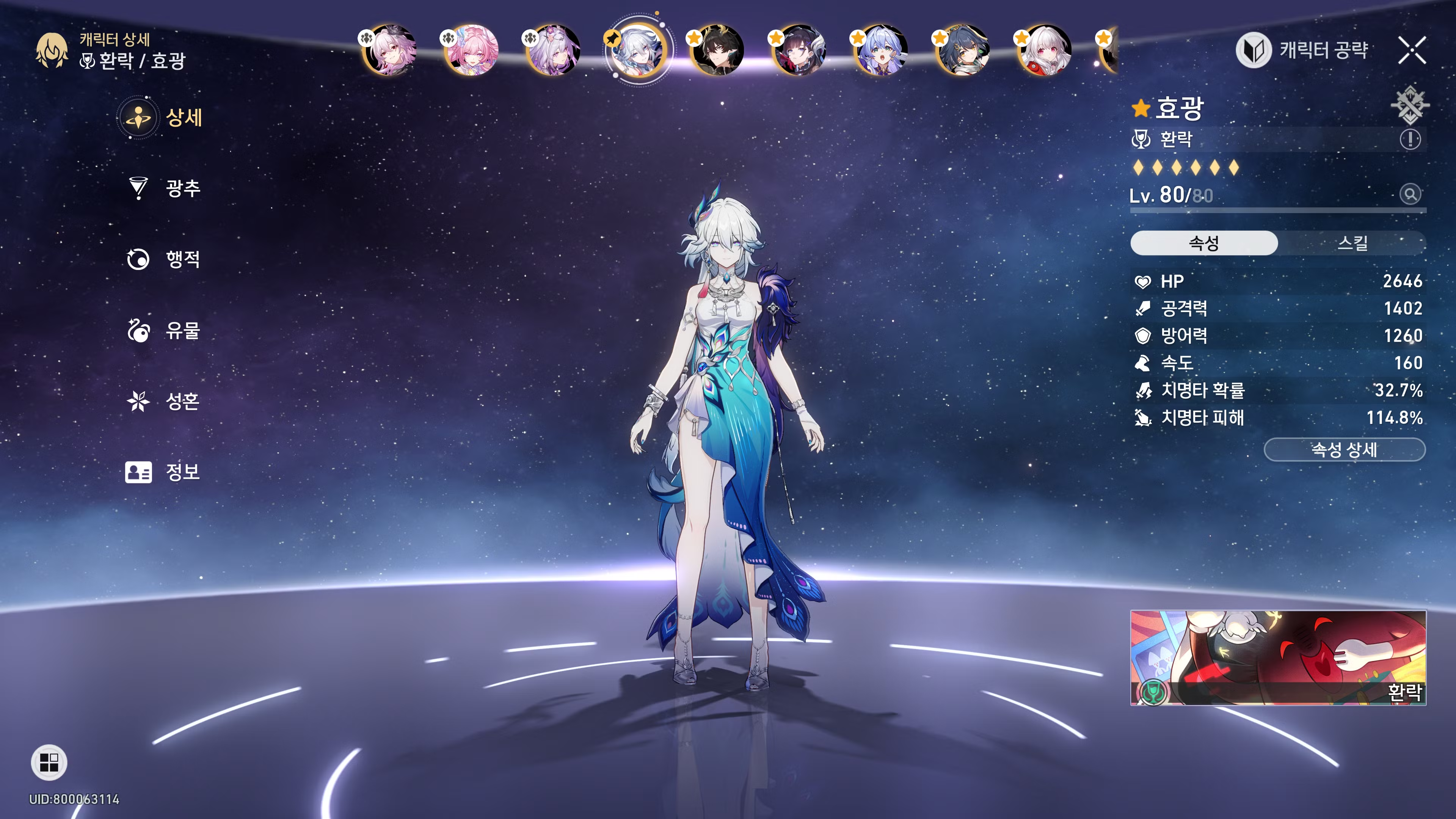Viewport: 1456px width, 819px height.
Task: Open the 상세 details menu
Action: coord(162,118)
